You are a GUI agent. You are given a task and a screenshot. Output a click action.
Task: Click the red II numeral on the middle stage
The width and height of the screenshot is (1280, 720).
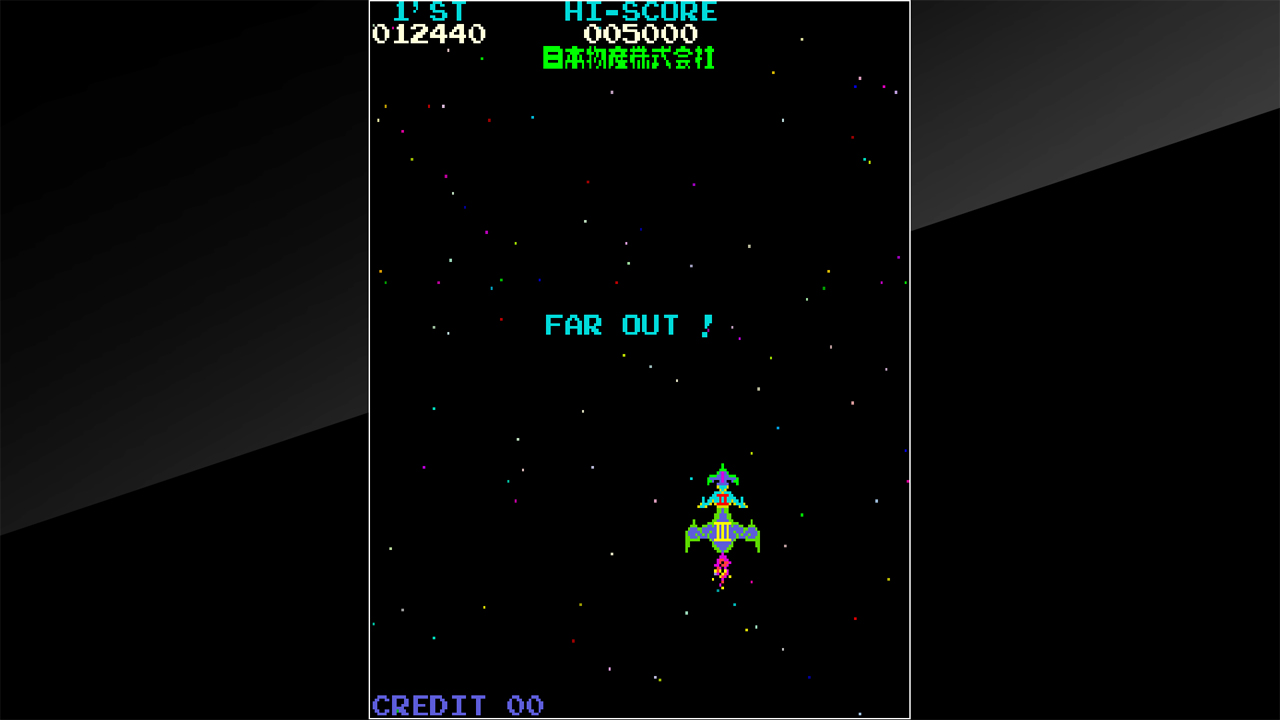pyautogui.click(x=723, y=498)
